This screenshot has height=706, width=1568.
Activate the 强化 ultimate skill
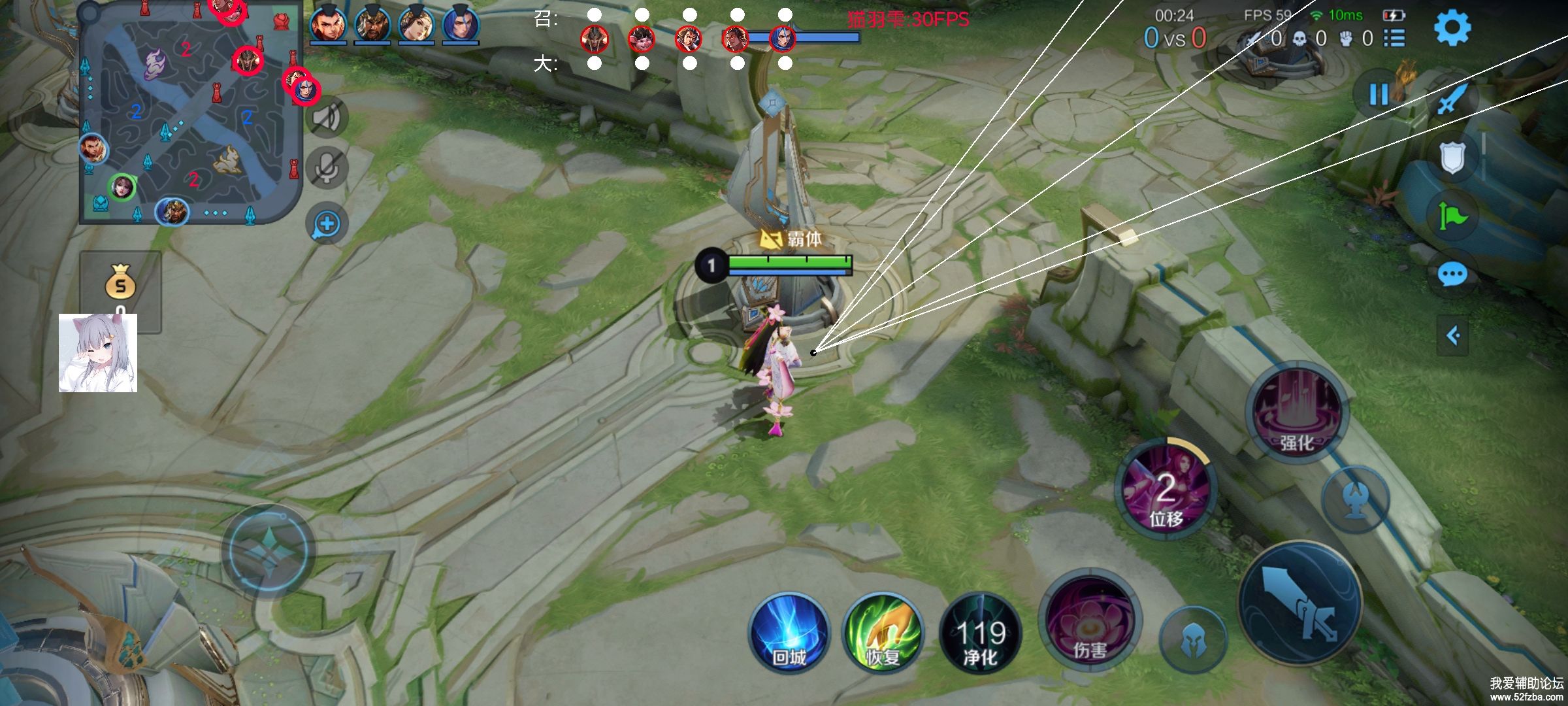1297,412
